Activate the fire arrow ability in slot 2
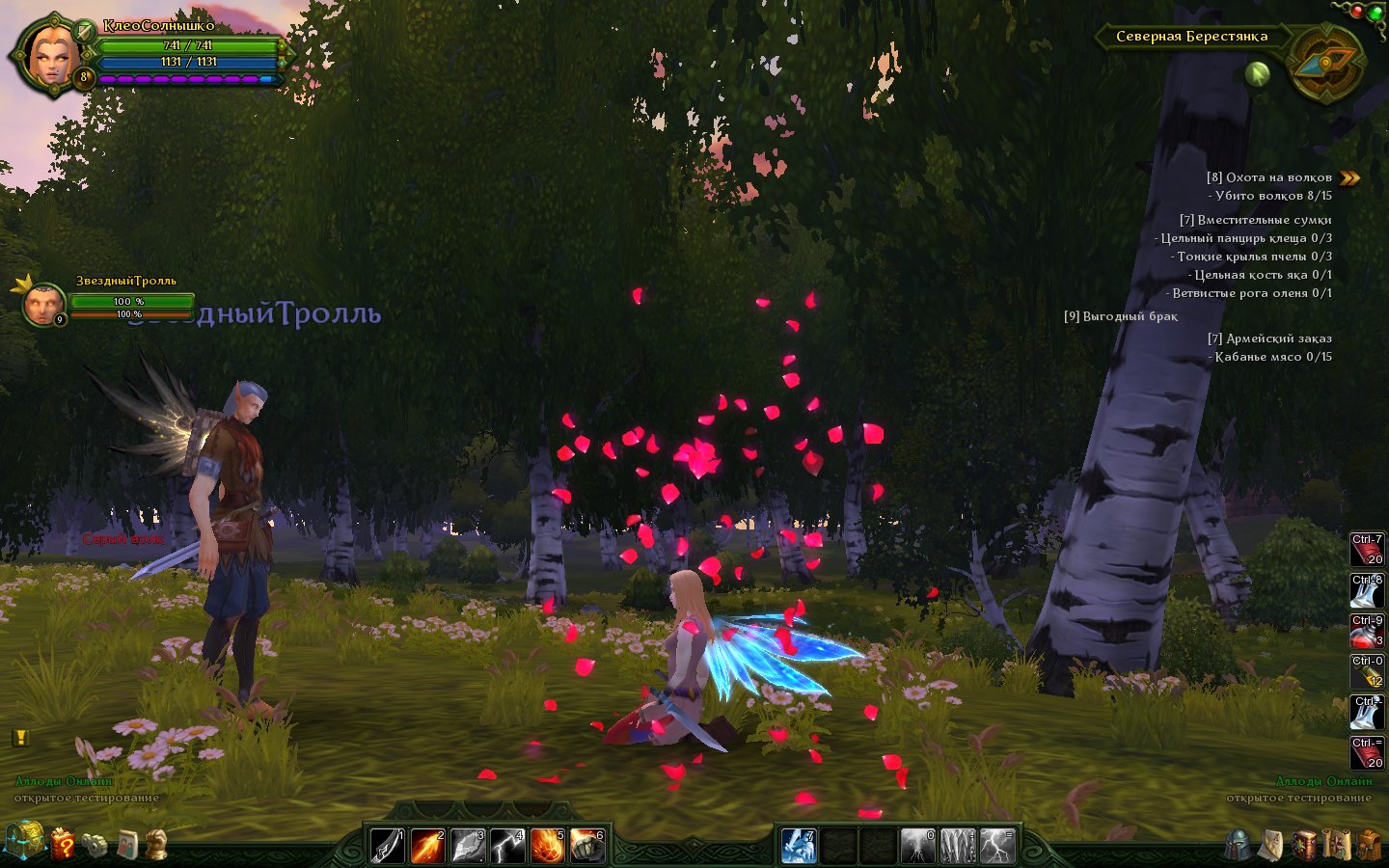The image size is (1389, 868). click(x=427, y=846)
